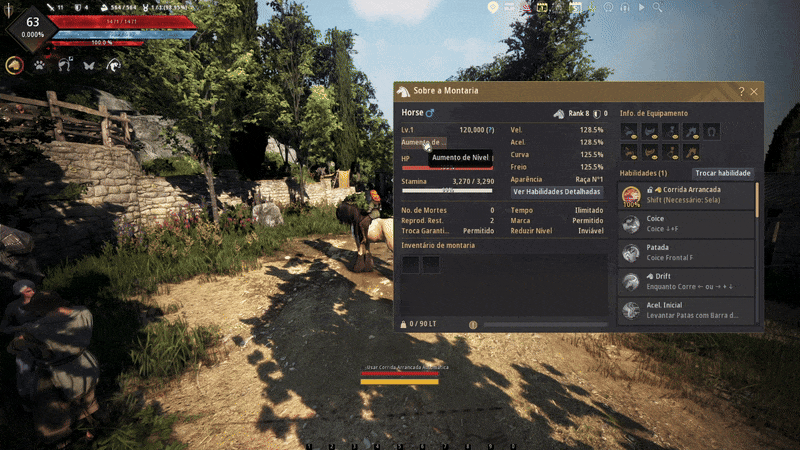
Task: Open the mount window help question mark
Action: pyautogui.click(x=741, y=91)
